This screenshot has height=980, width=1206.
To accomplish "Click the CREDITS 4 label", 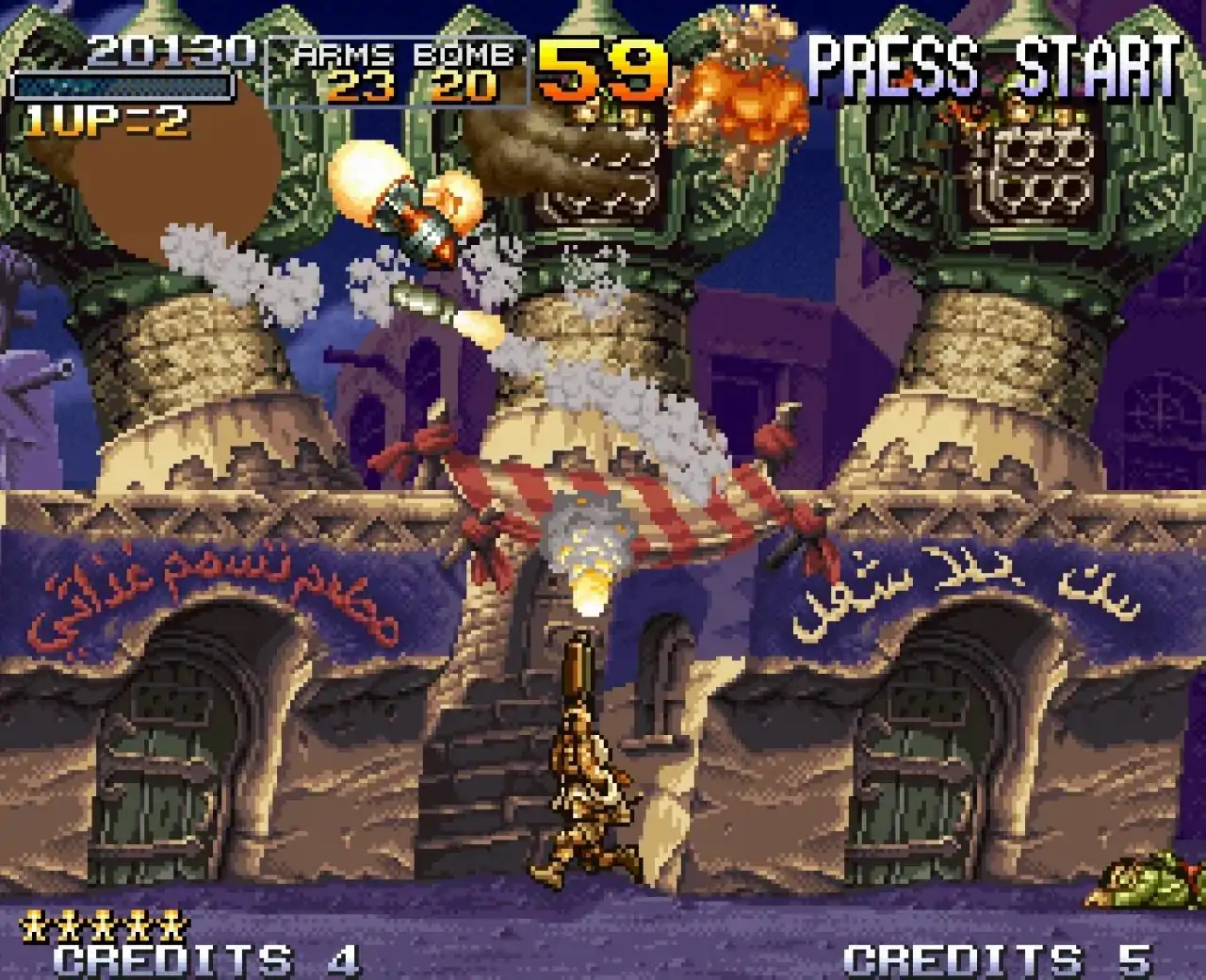I will 203,955.
